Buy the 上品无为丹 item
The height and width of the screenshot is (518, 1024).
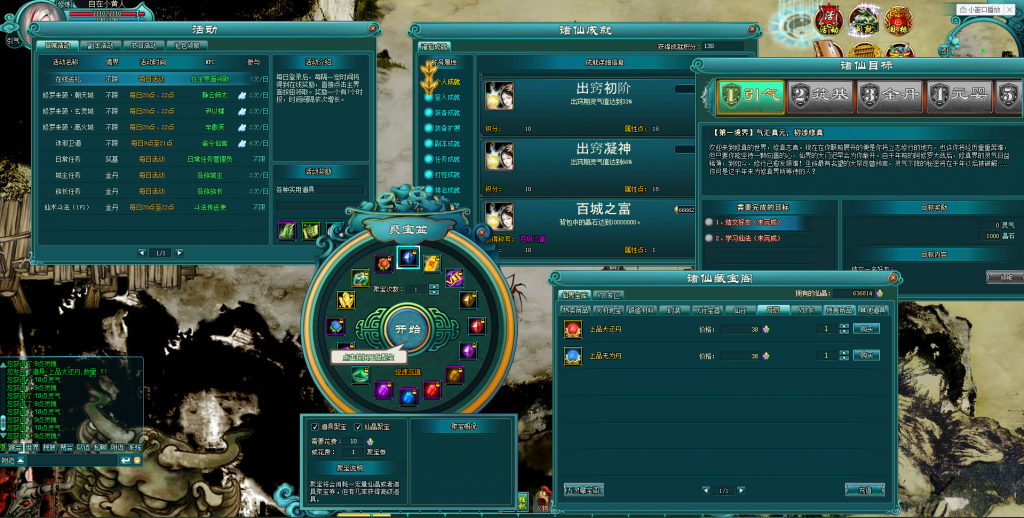coord(866,355)
